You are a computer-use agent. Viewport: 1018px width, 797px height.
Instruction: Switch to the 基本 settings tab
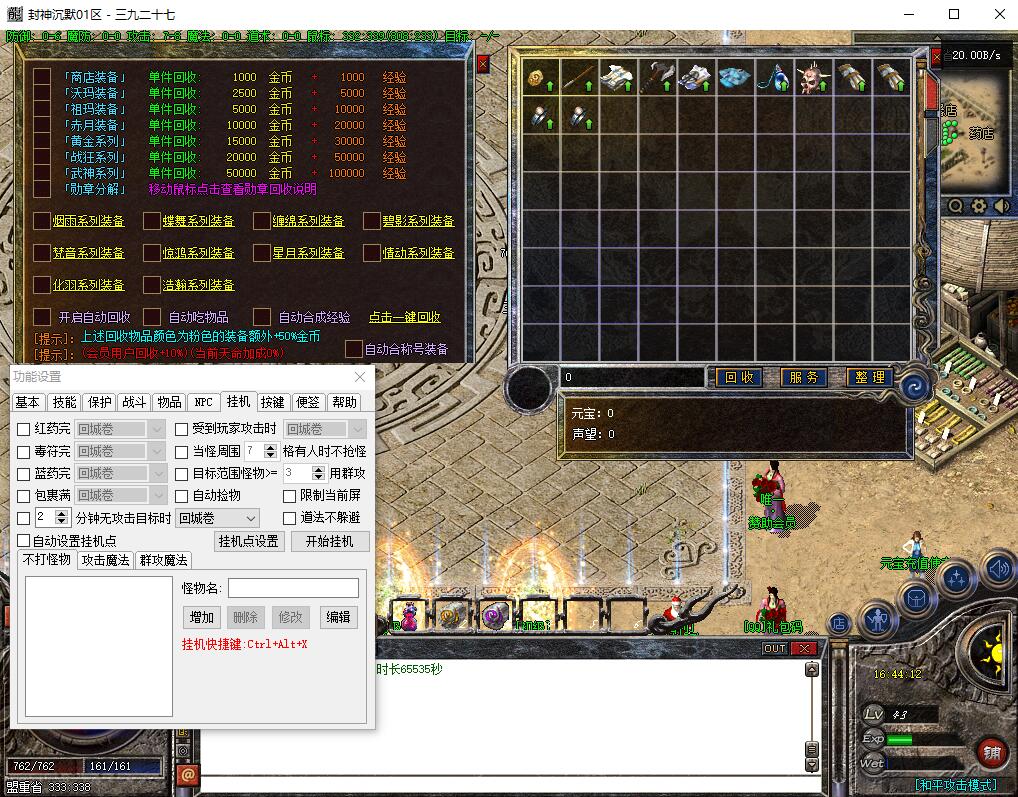[x=28, y=402]
